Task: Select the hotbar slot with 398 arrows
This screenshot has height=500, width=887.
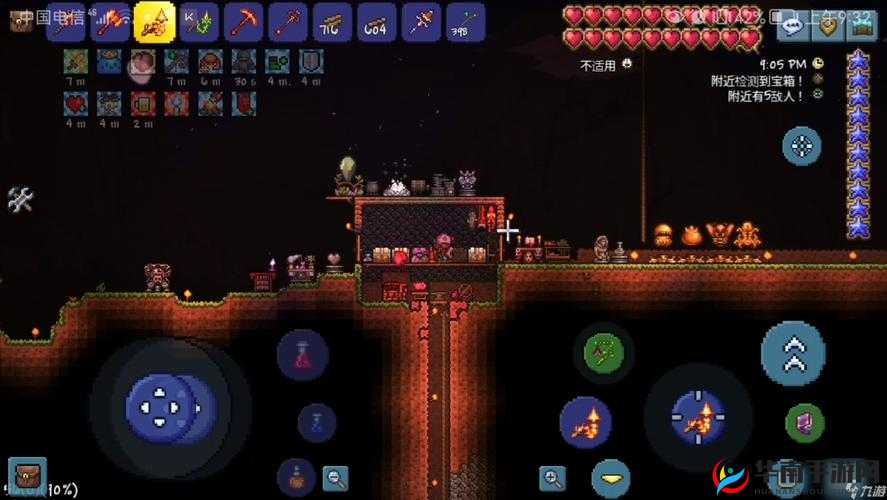Action: coord(465,21)
